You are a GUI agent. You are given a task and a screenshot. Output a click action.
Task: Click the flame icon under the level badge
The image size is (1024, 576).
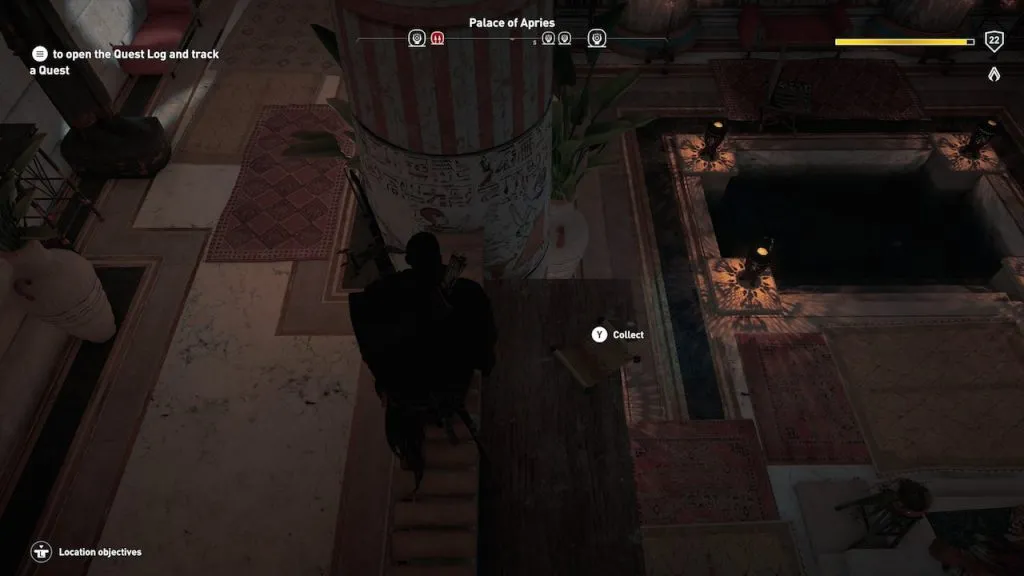(993, 74)
